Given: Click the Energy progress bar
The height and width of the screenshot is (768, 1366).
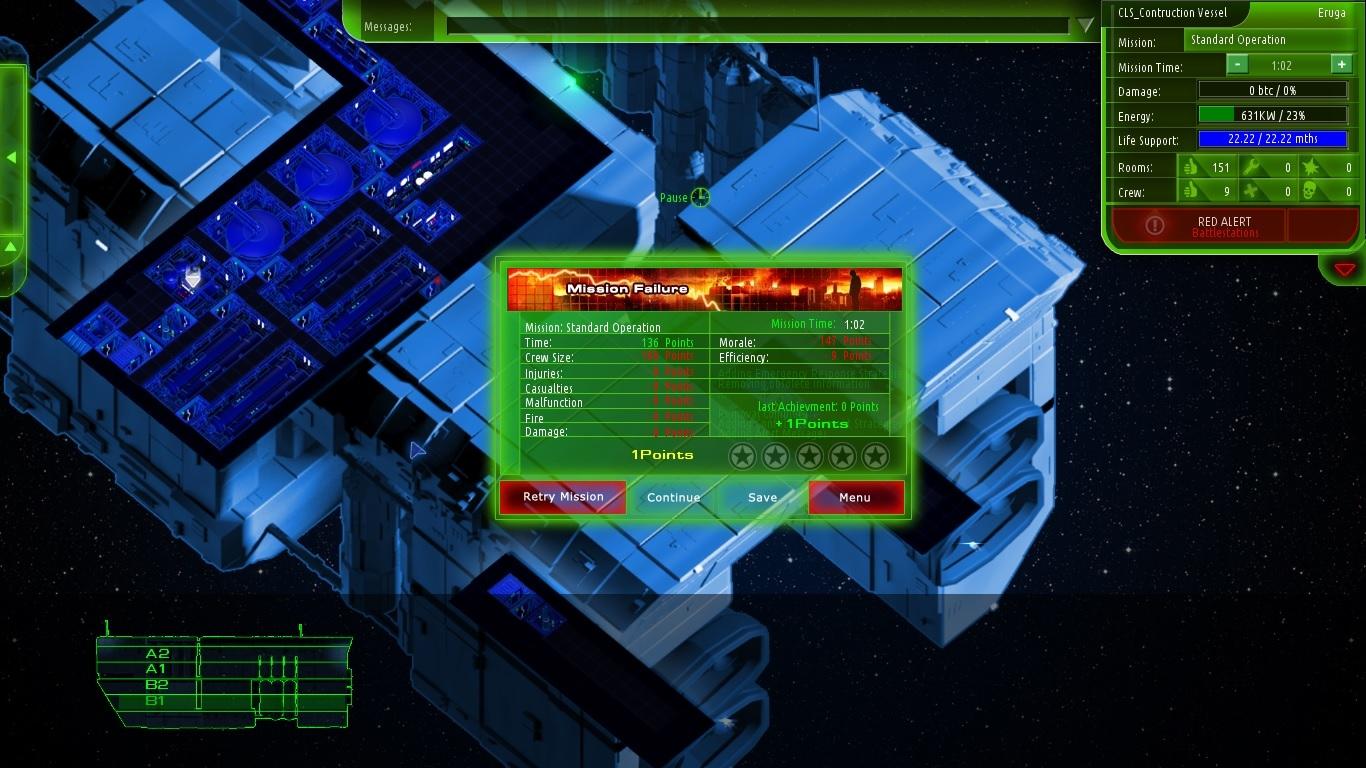Looking at the screenshot, I should (x=1271, y=116).
